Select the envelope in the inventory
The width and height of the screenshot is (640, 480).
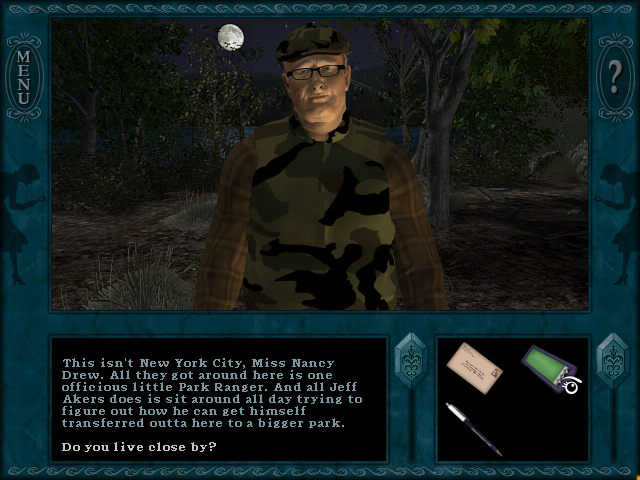474,364
